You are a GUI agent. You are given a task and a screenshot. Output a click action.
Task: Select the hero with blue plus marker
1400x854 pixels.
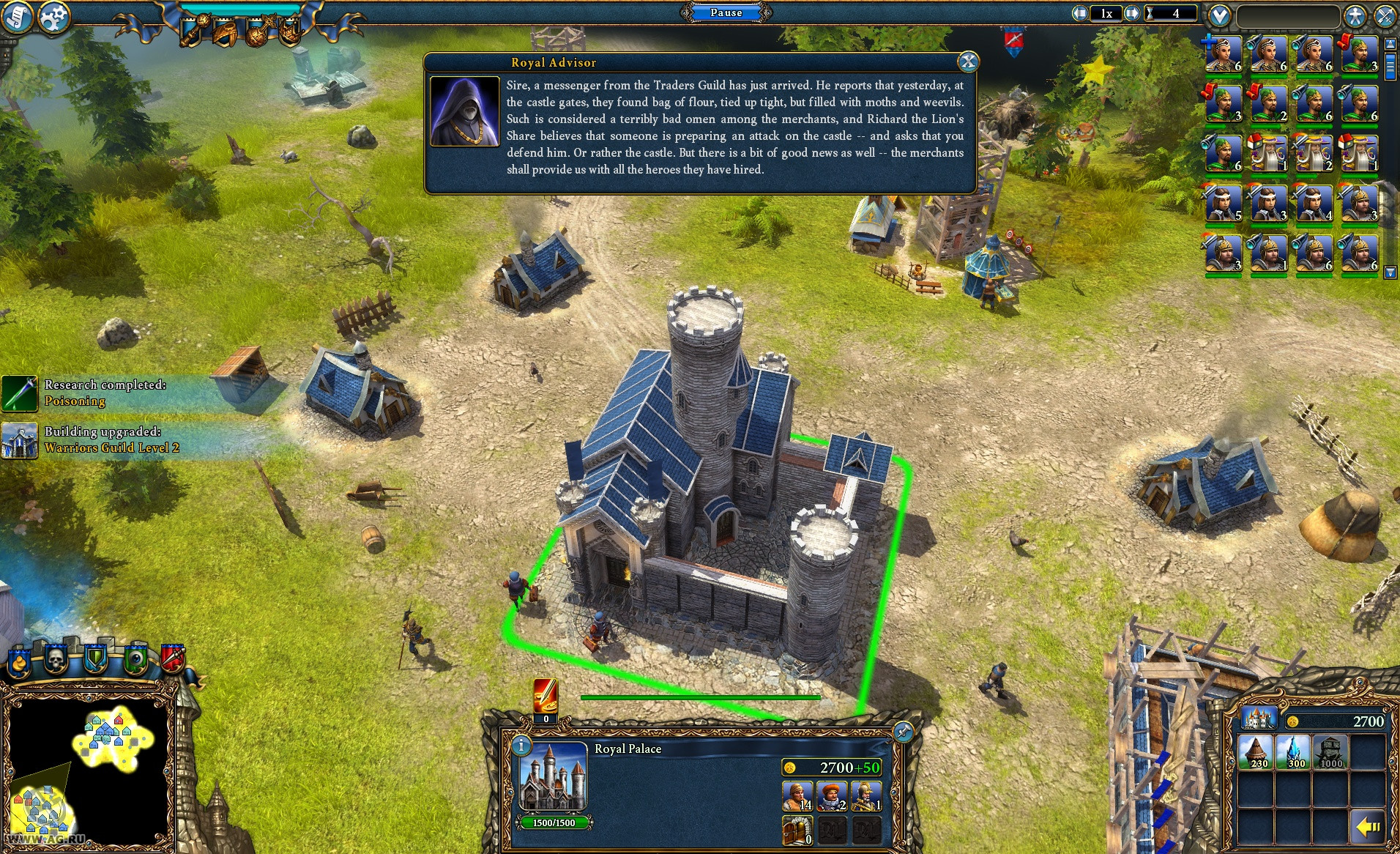click(1224, 54)
